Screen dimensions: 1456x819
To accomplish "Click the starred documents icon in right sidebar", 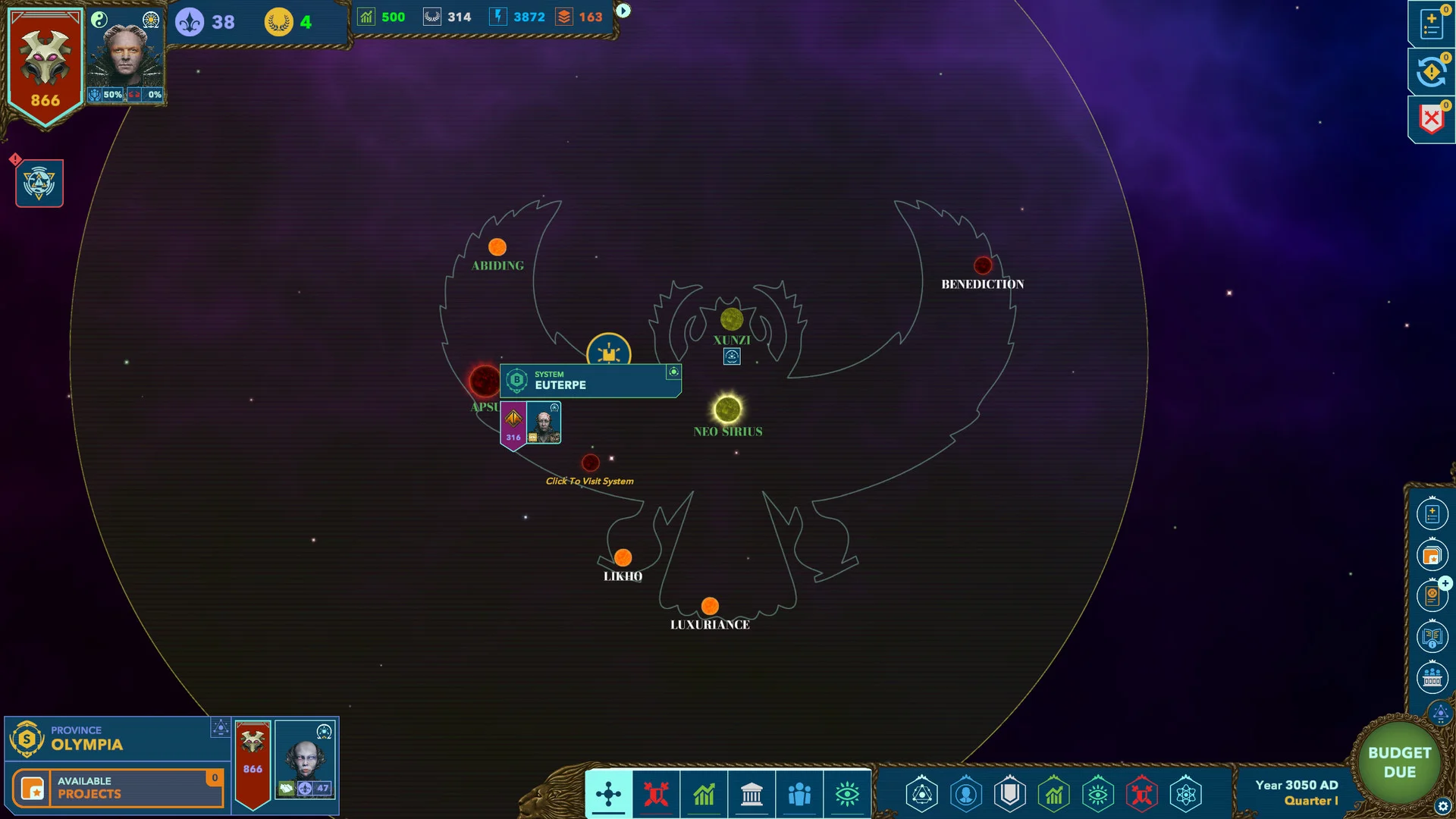I will tap(1432, 554).
